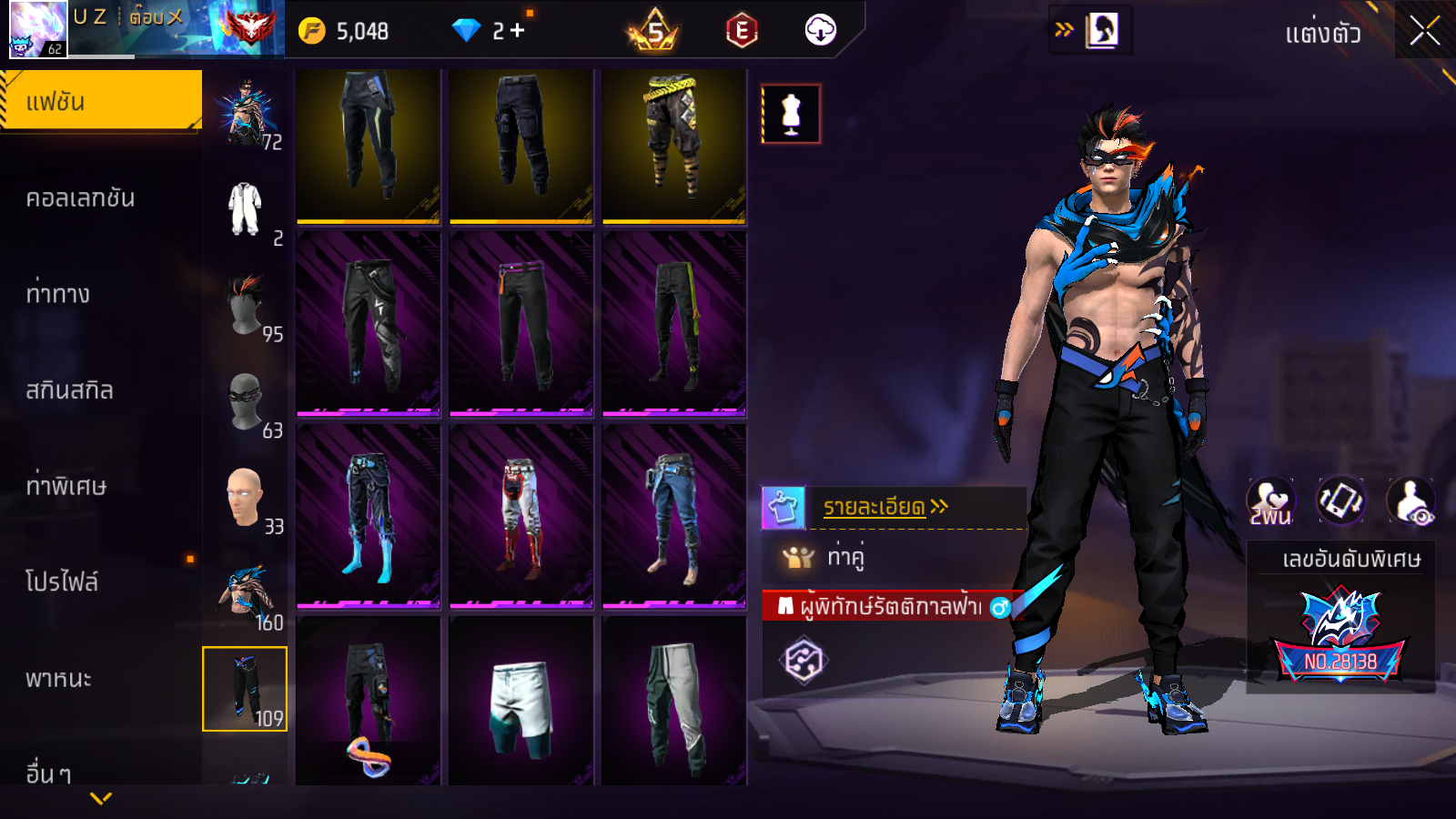This screenshot has height=819, width=1456.
Task: Select the แฟชั่น fashion tab
Action: coord(100,101)
